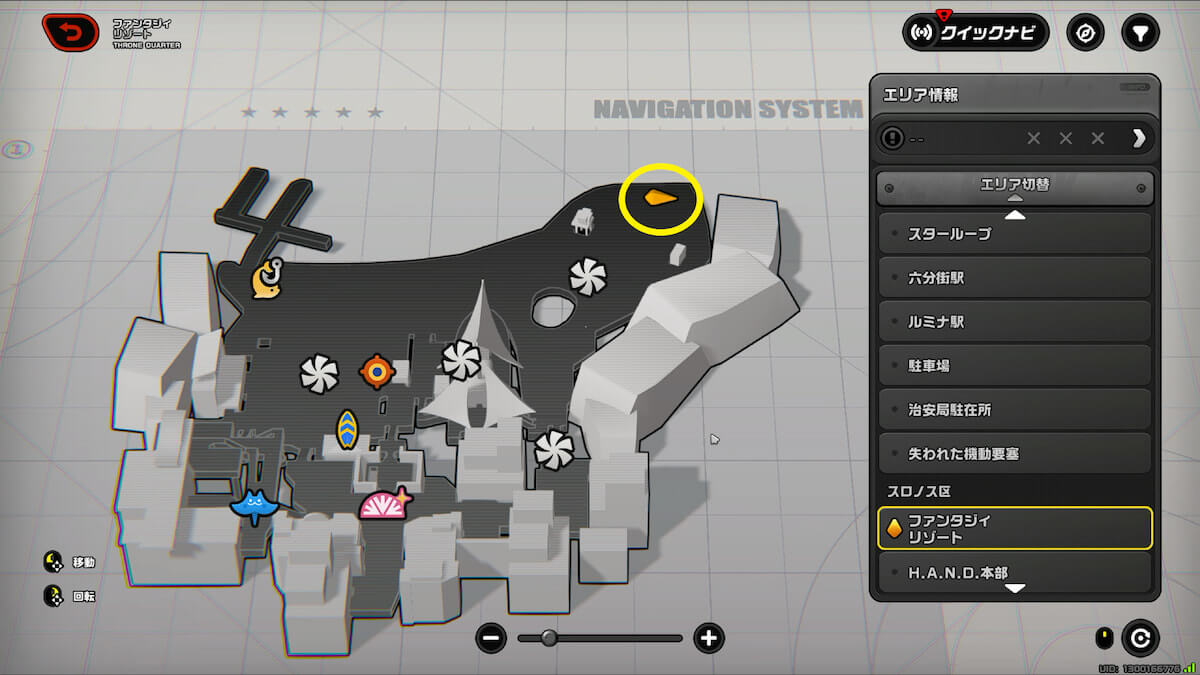1200x675 pixels.
Task: Select the highlighted ファンタジィリゾート entry
Action: [1014, 529]
